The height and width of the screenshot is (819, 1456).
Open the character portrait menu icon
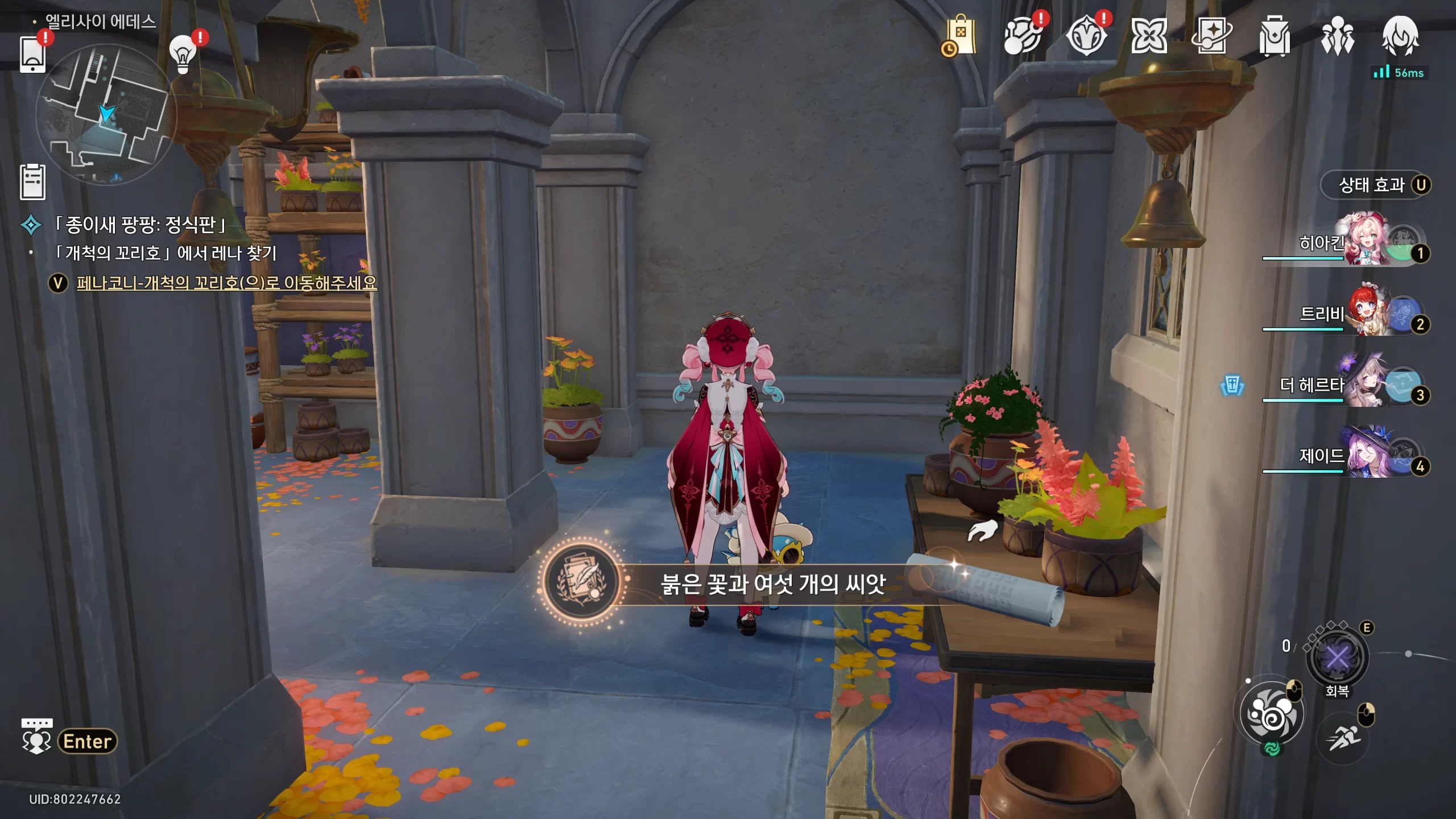[x=1400, y=36]
